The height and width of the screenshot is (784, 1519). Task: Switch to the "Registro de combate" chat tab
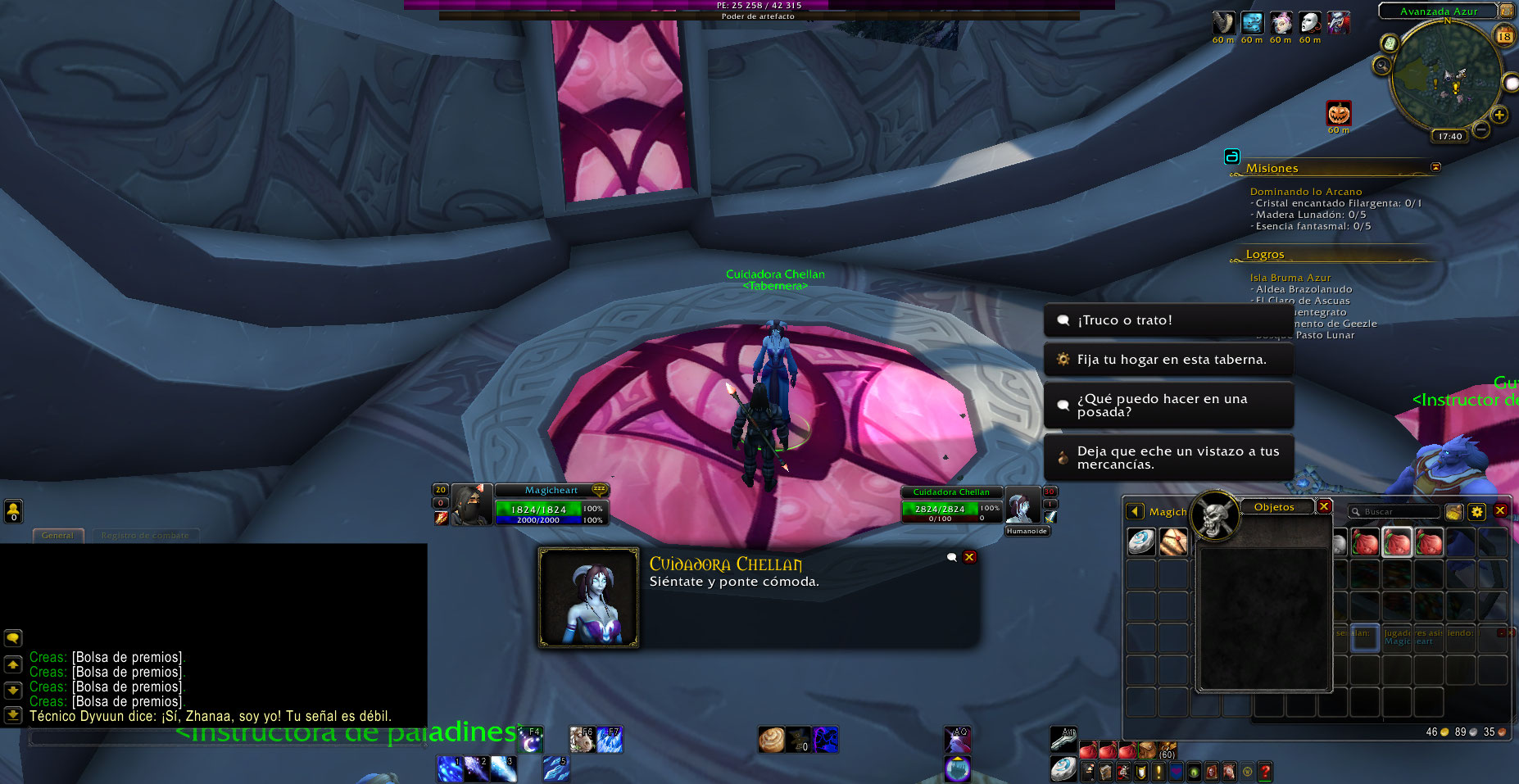[x=145, y=536]
